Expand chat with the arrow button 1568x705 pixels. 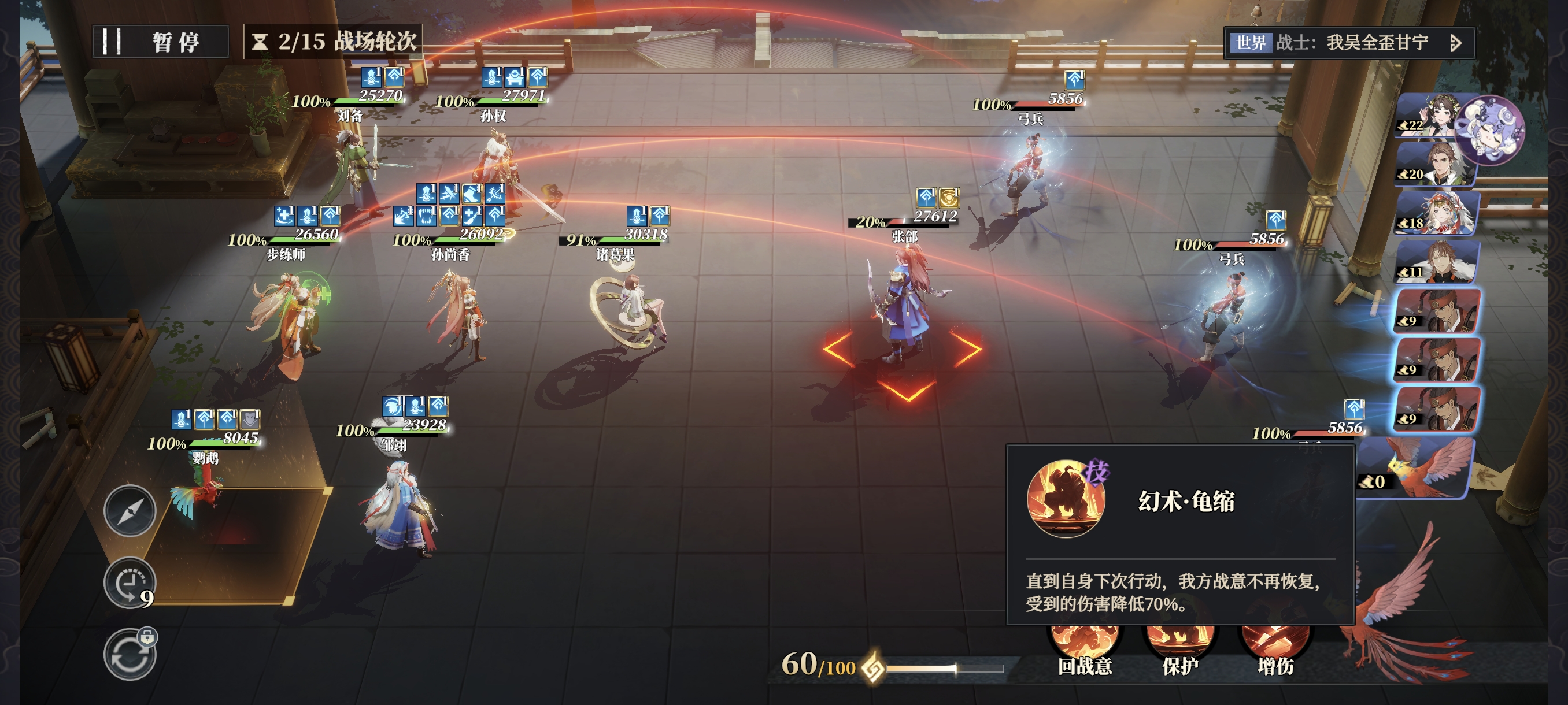[x=1455, y=43]
